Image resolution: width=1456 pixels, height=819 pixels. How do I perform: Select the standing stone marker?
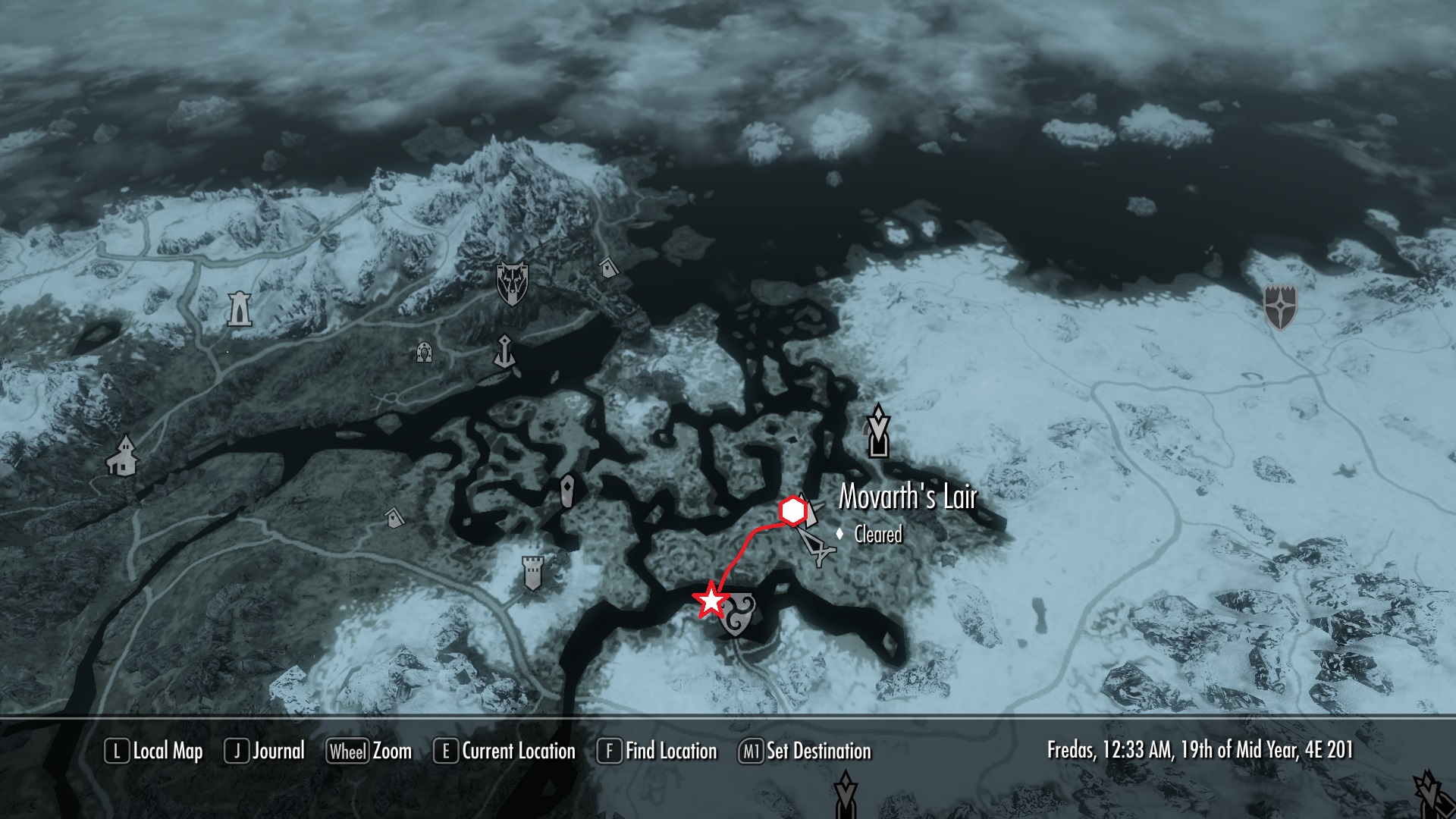(x=567, y=491)
